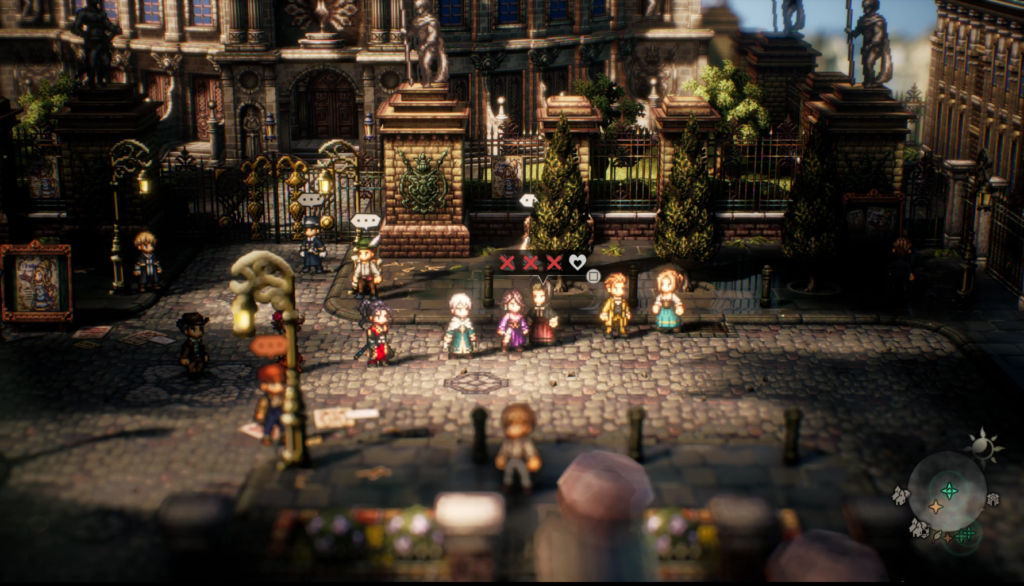
Task: Select the sun day-night icon
Action: [x=984, y=447]
